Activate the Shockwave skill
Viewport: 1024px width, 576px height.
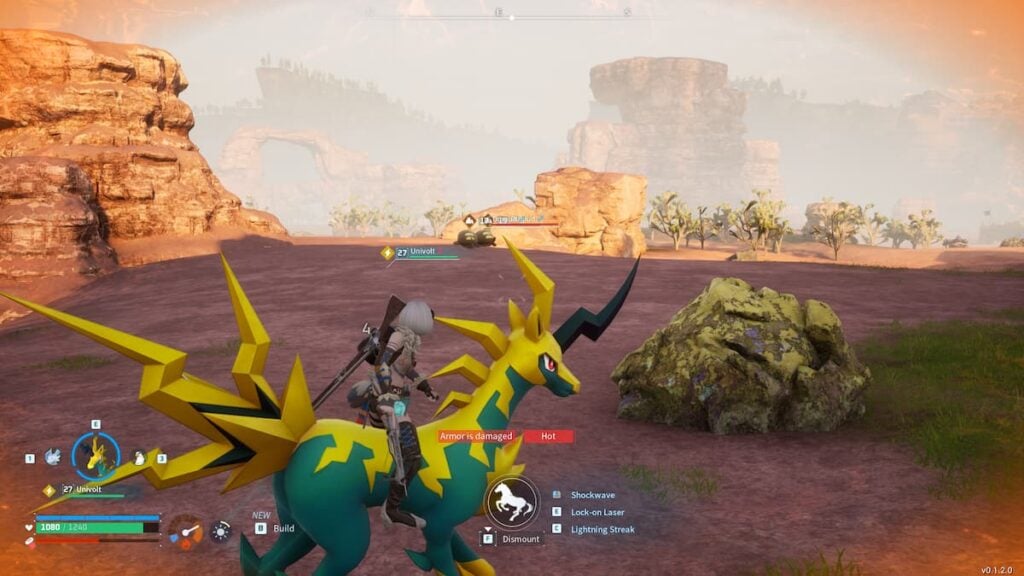click(591, 495)
